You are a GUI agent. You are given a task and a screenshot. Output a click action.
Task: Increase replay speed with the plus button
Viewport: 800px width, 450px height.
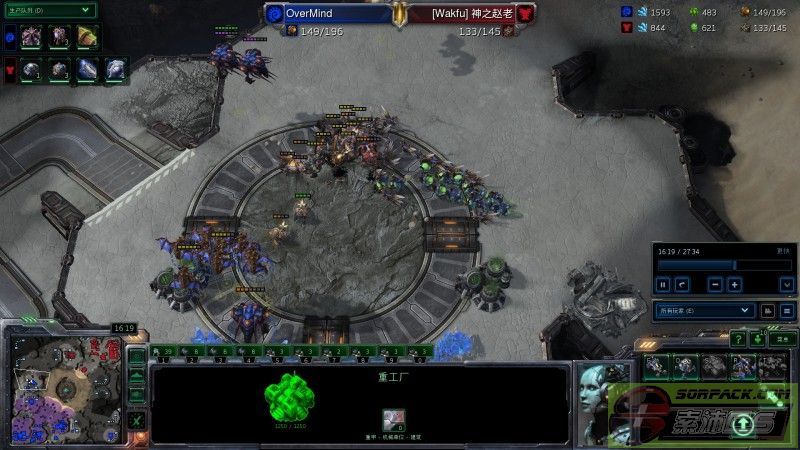click(735, 284)
